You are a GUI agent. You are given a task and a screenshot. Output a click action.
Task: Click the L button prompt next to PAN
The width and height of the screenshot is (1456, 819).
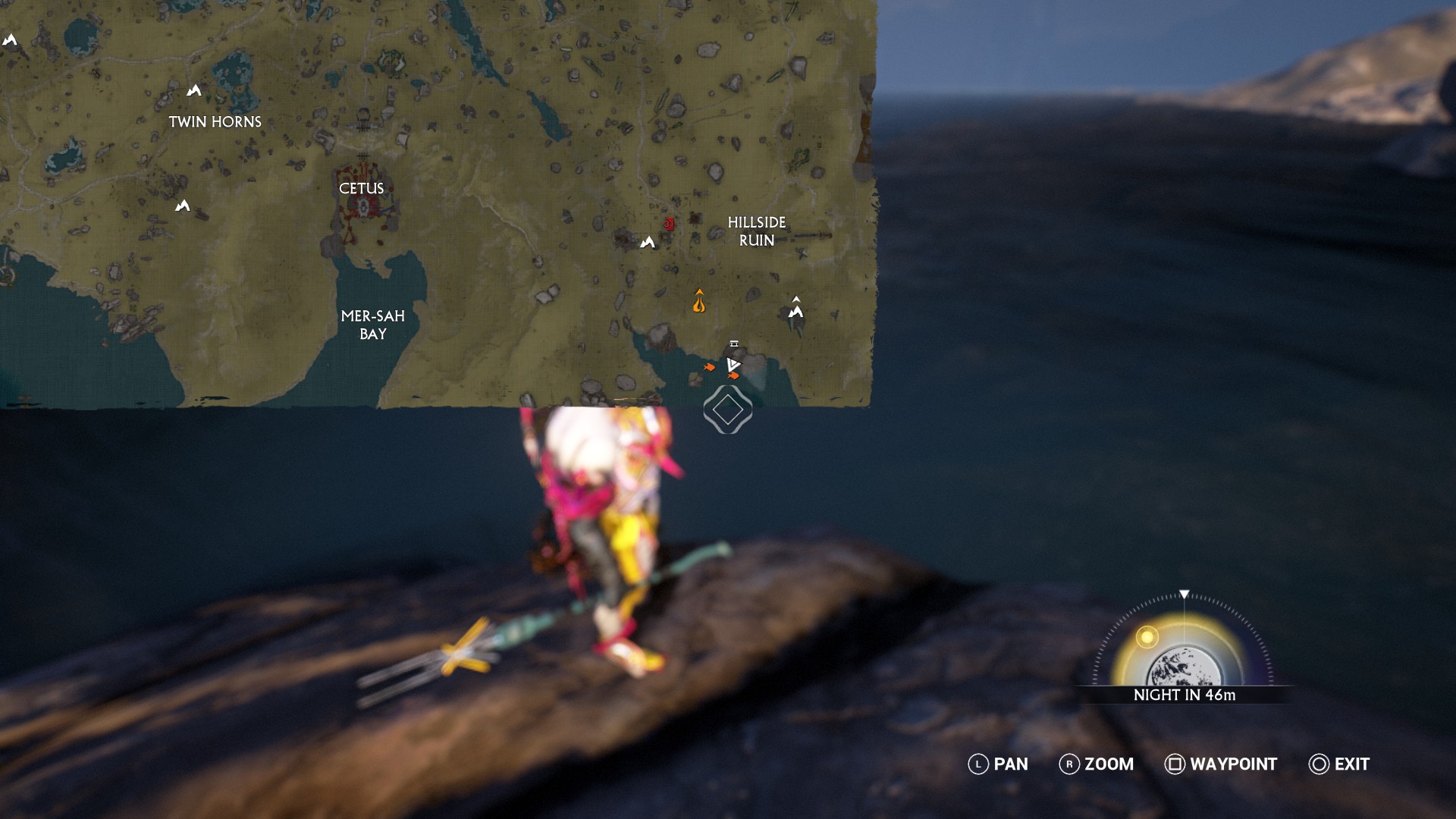(977, 764)
